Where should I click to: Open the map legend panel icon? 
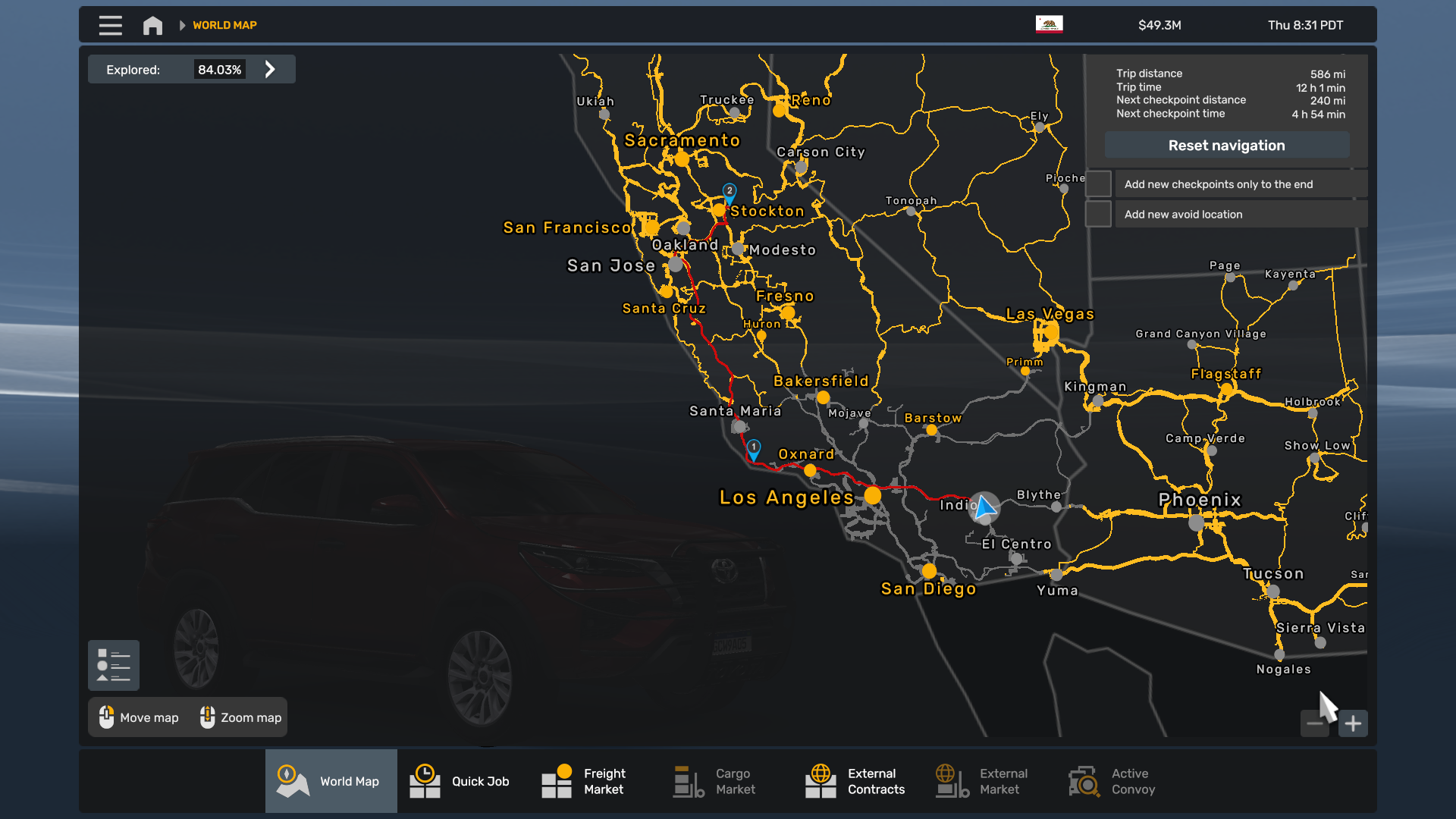pyautogui.click(x=113, y=665)
